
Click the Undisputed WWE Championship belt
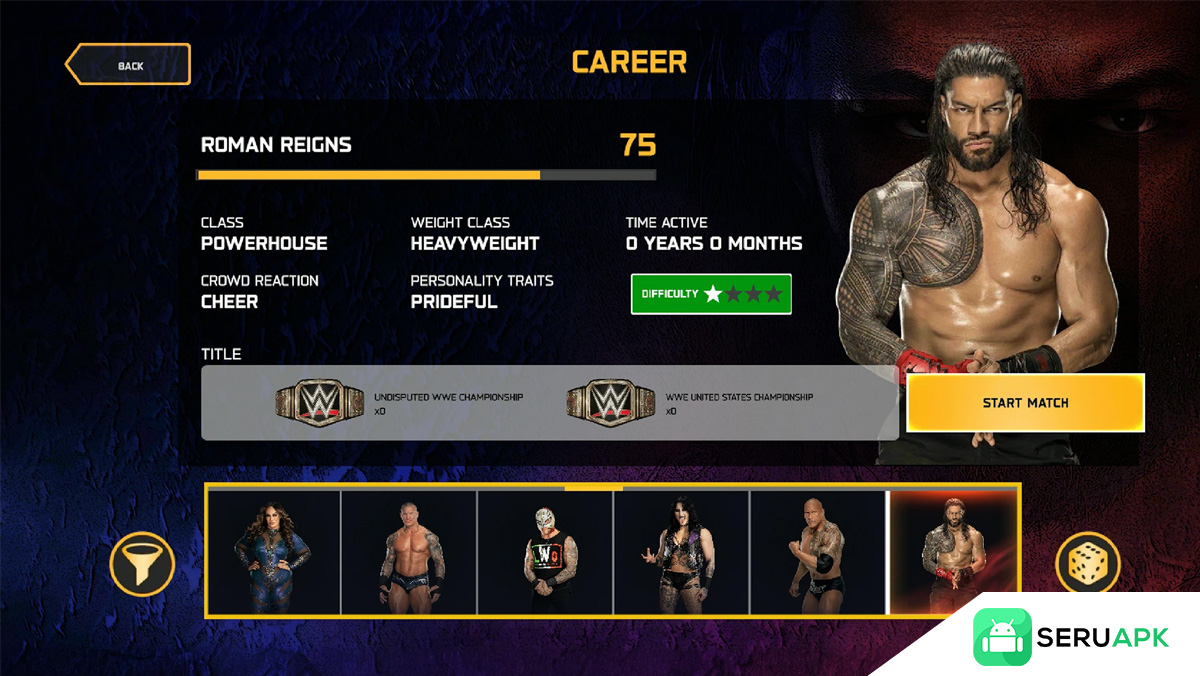tap(315, 402)
